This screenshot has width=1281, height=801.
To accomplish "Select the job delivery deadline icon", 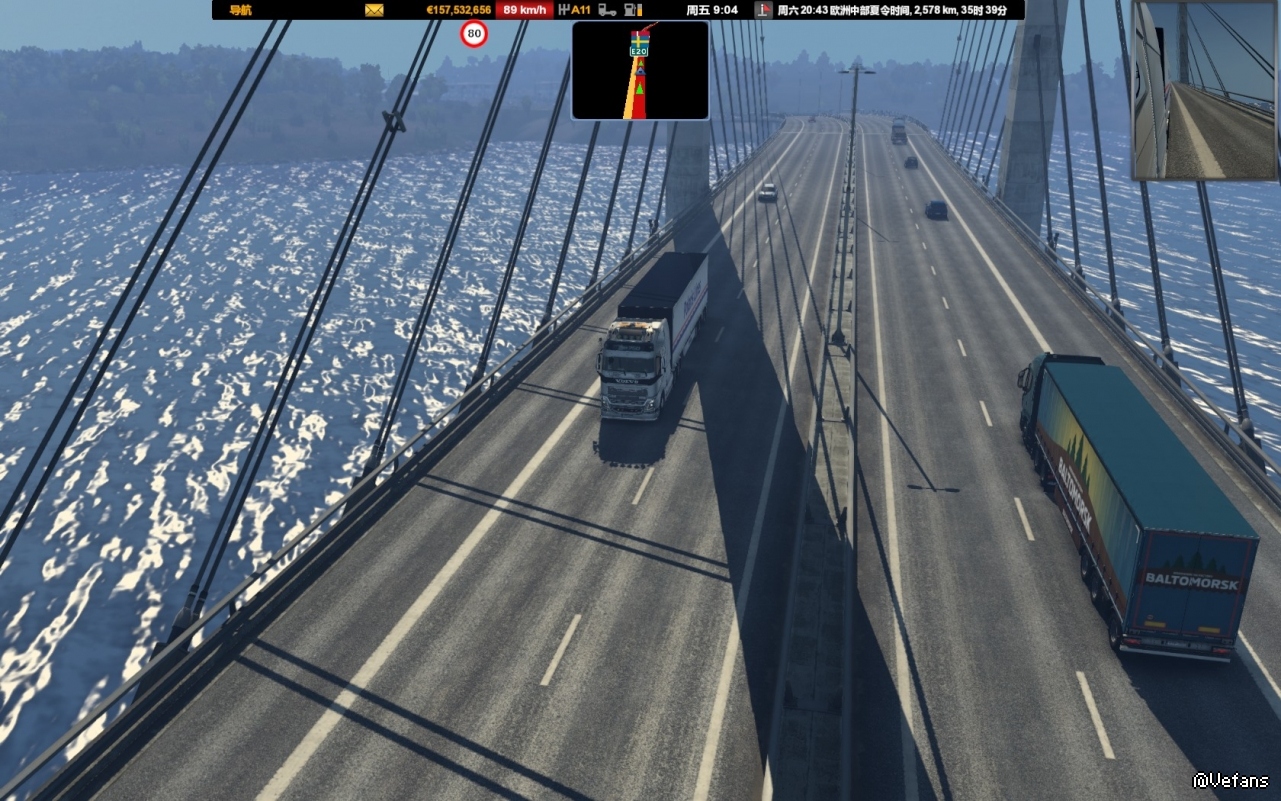I will pyautogui.click(x=763, y=10).
